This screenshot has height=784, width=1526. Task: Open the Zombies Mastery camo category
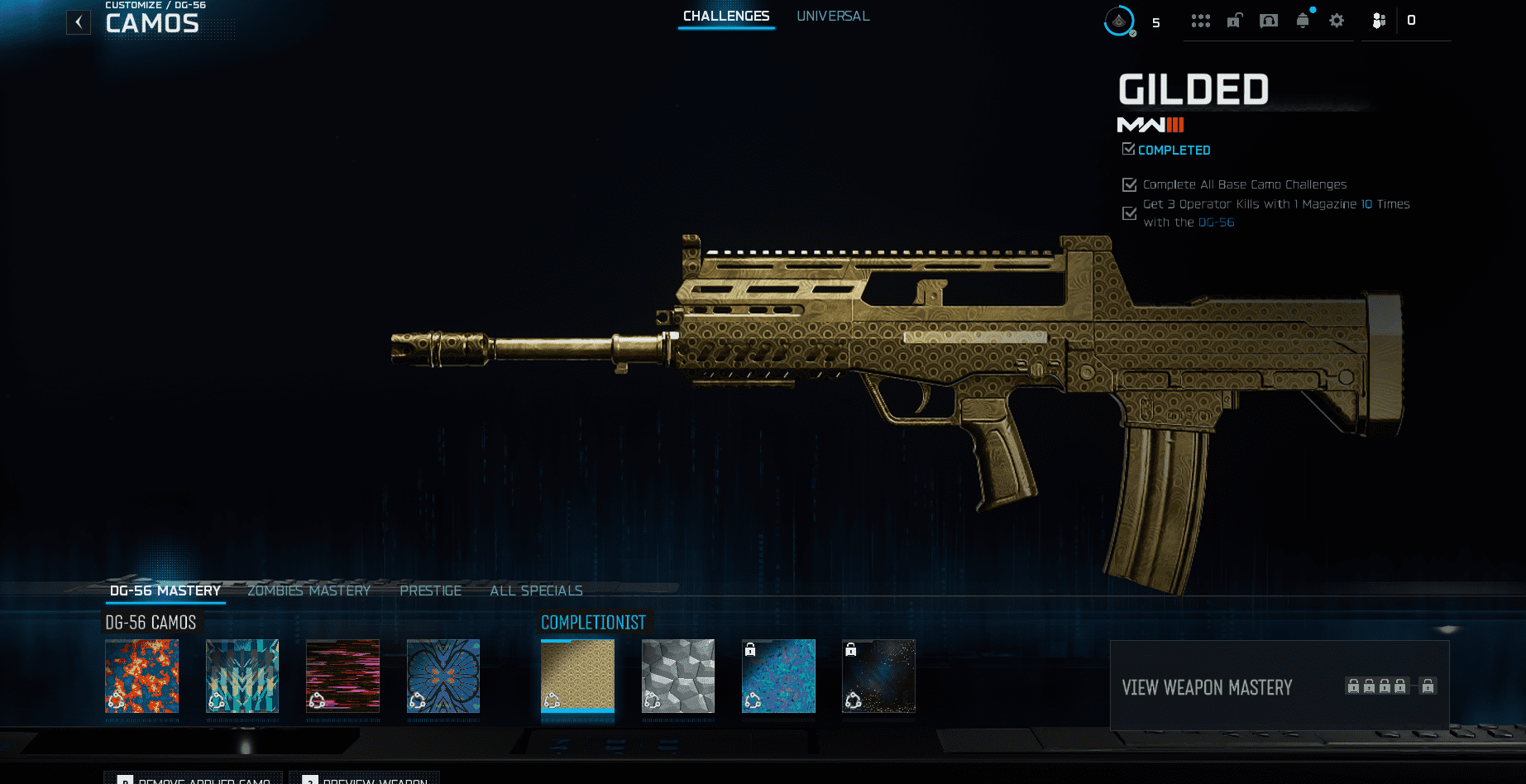[309, 590]
